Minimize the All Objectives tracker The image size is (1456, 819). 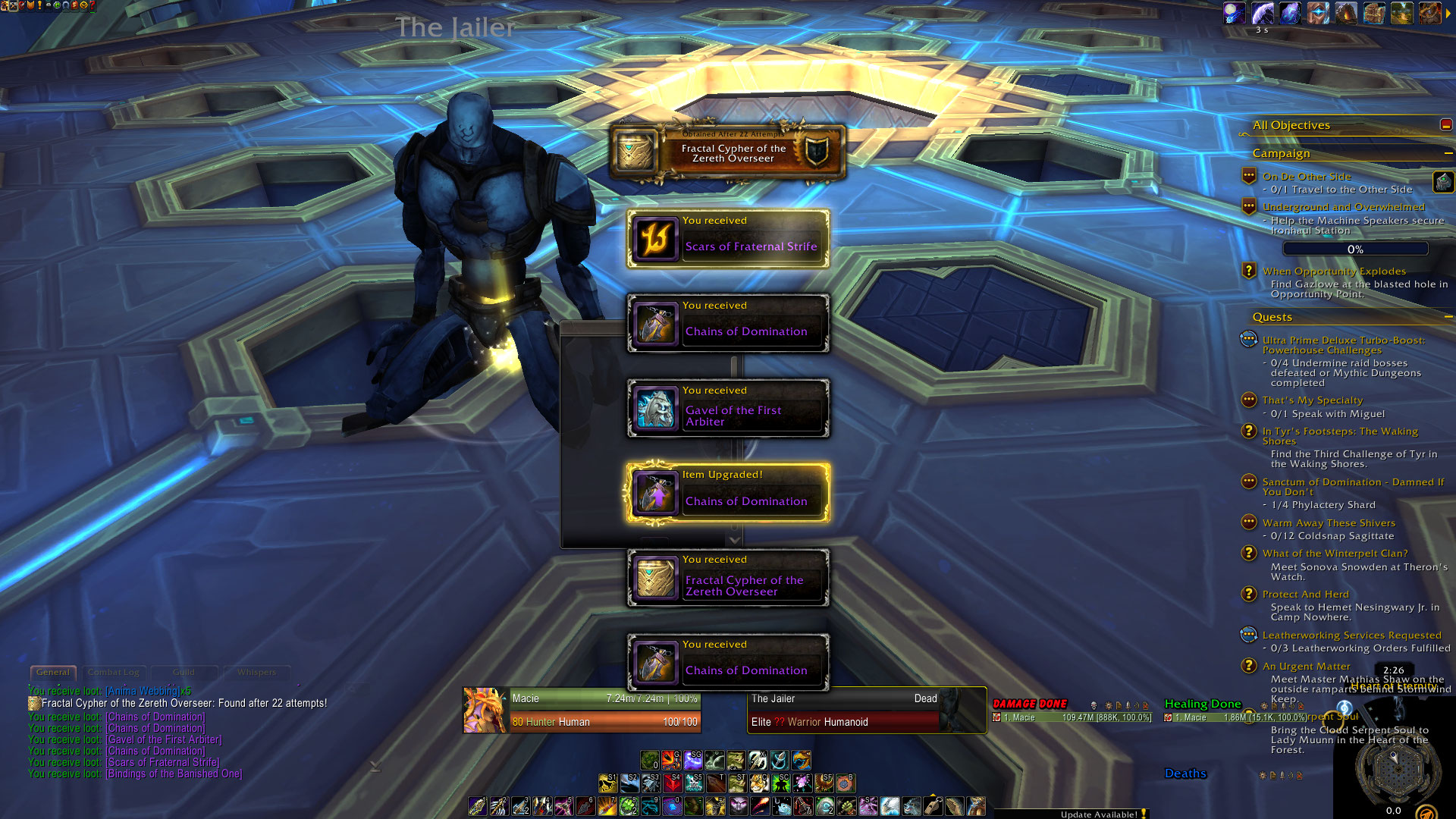click(x=1446, y=125)
